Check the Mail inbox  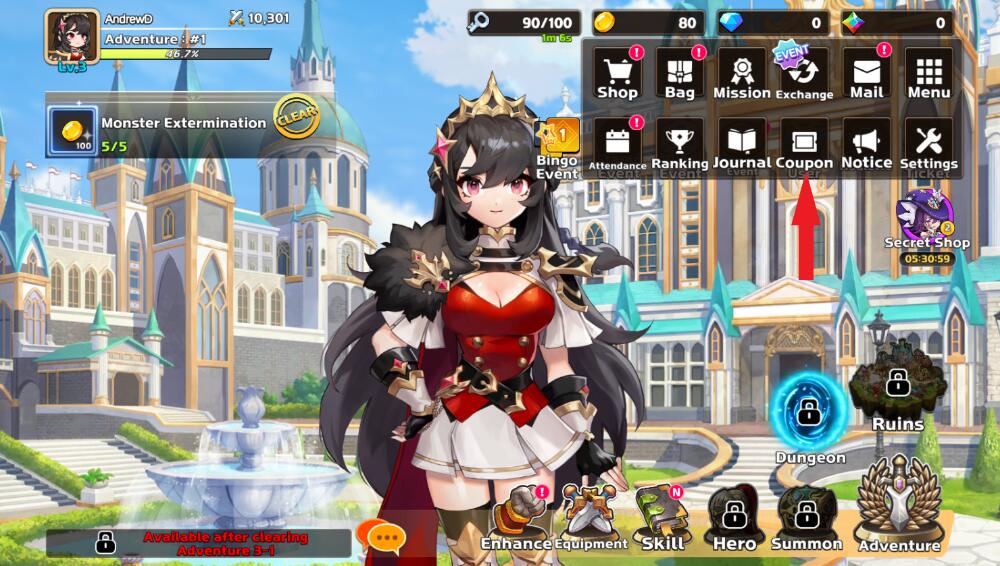(x=866, y=74)
